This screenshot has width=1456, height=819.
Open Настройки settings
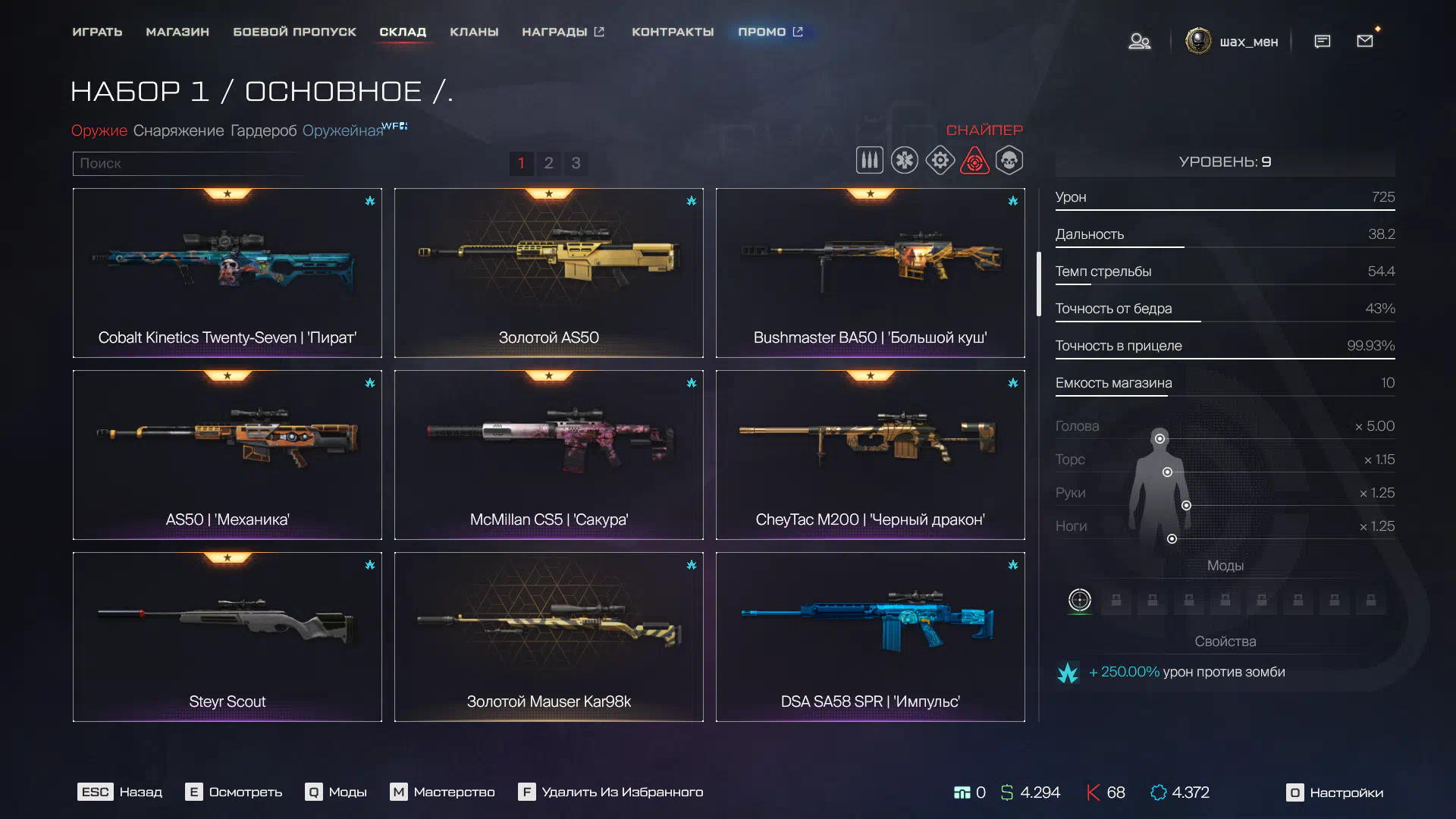1335,792
